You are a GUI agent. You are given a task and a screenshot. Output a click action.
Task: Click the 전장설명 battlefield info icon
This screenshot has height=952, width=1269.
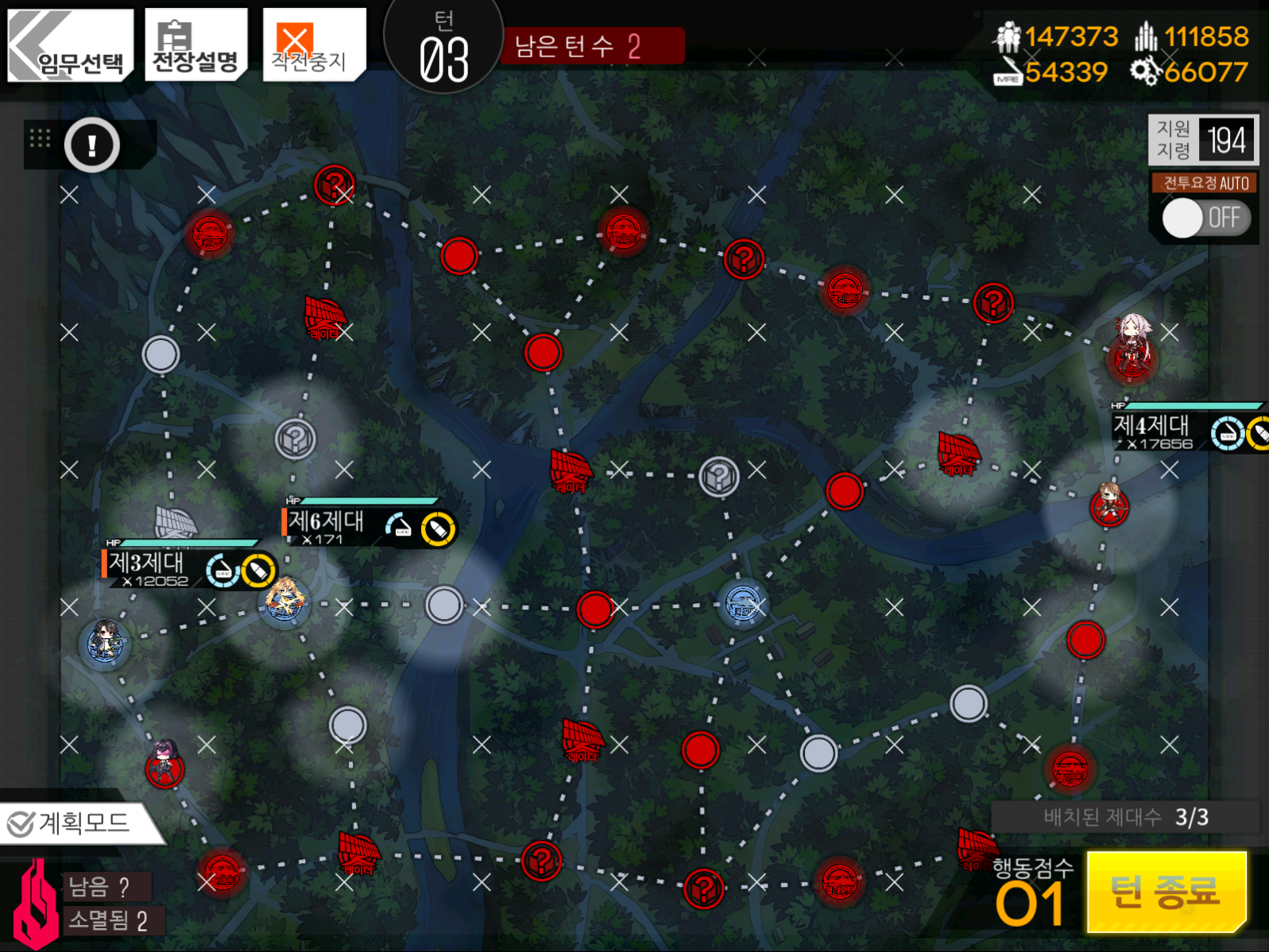pyautogui.click(x=195, y=44)
